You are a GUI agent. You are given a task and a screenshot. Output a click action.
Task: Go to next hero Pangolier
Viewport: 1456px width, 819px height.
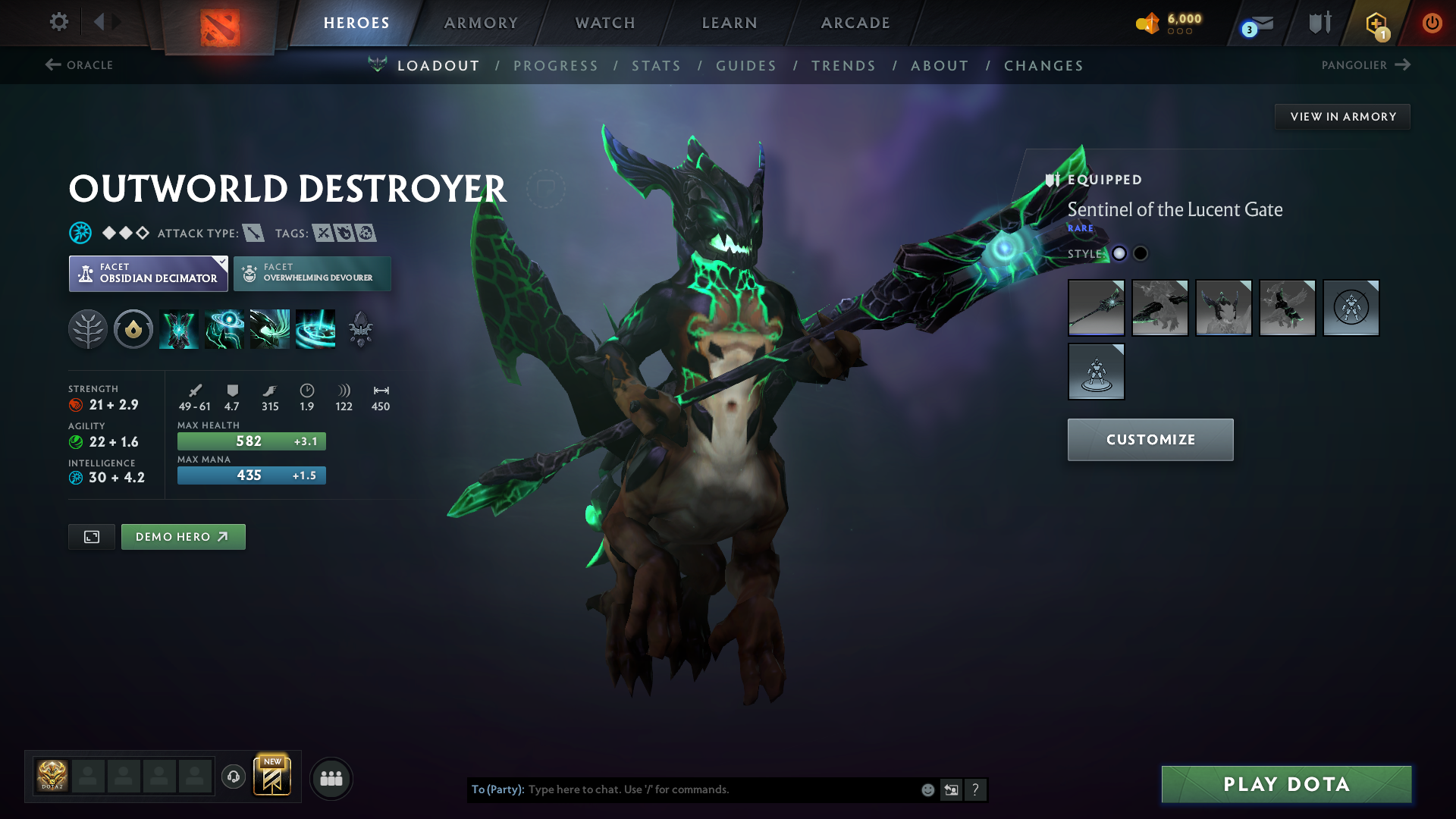[1365, 65]
